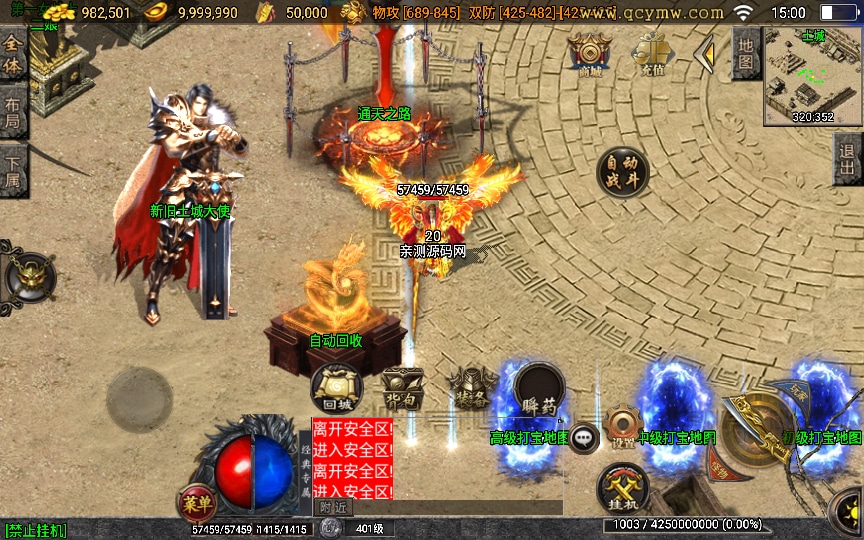
Task: Toggle 自动战斗 auto battle
Action: 622,173
